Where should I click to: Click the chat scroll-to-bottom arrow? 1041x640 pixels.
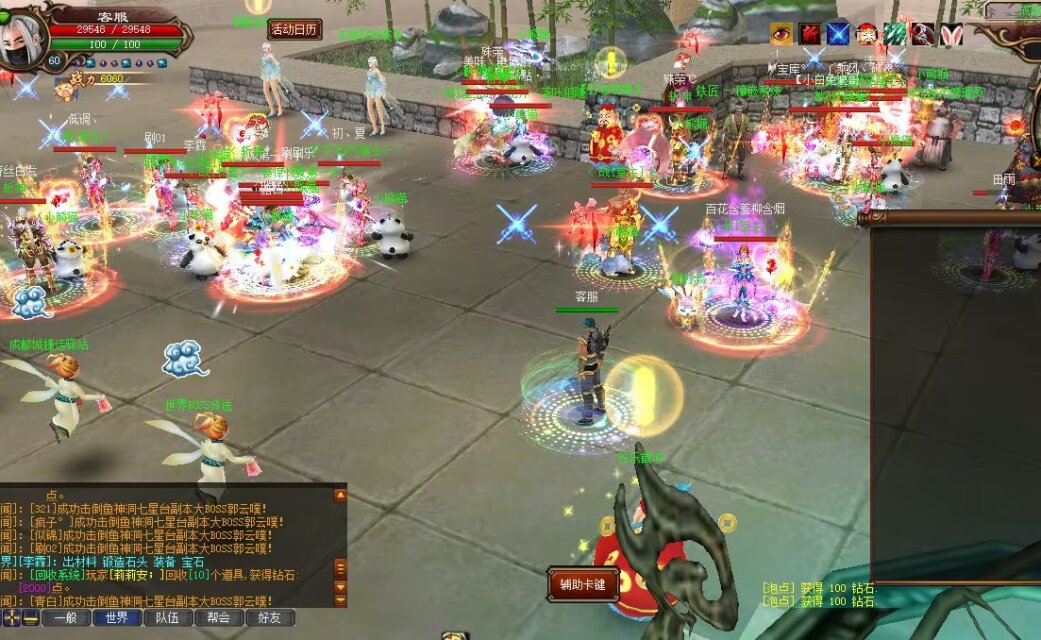[x=340, y=600]
